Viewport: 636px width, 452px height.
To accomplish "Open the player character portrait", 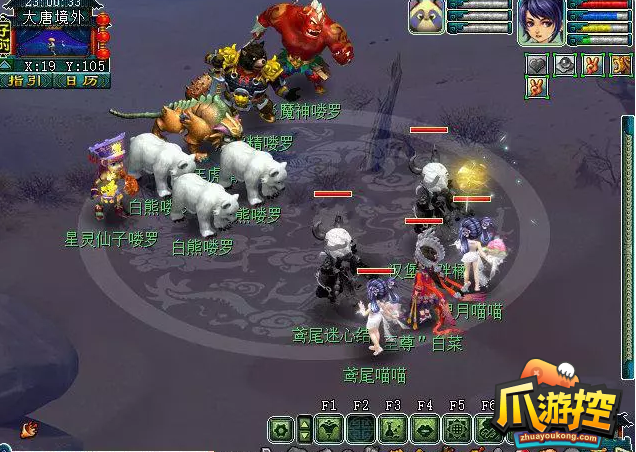I will [539, 22].
